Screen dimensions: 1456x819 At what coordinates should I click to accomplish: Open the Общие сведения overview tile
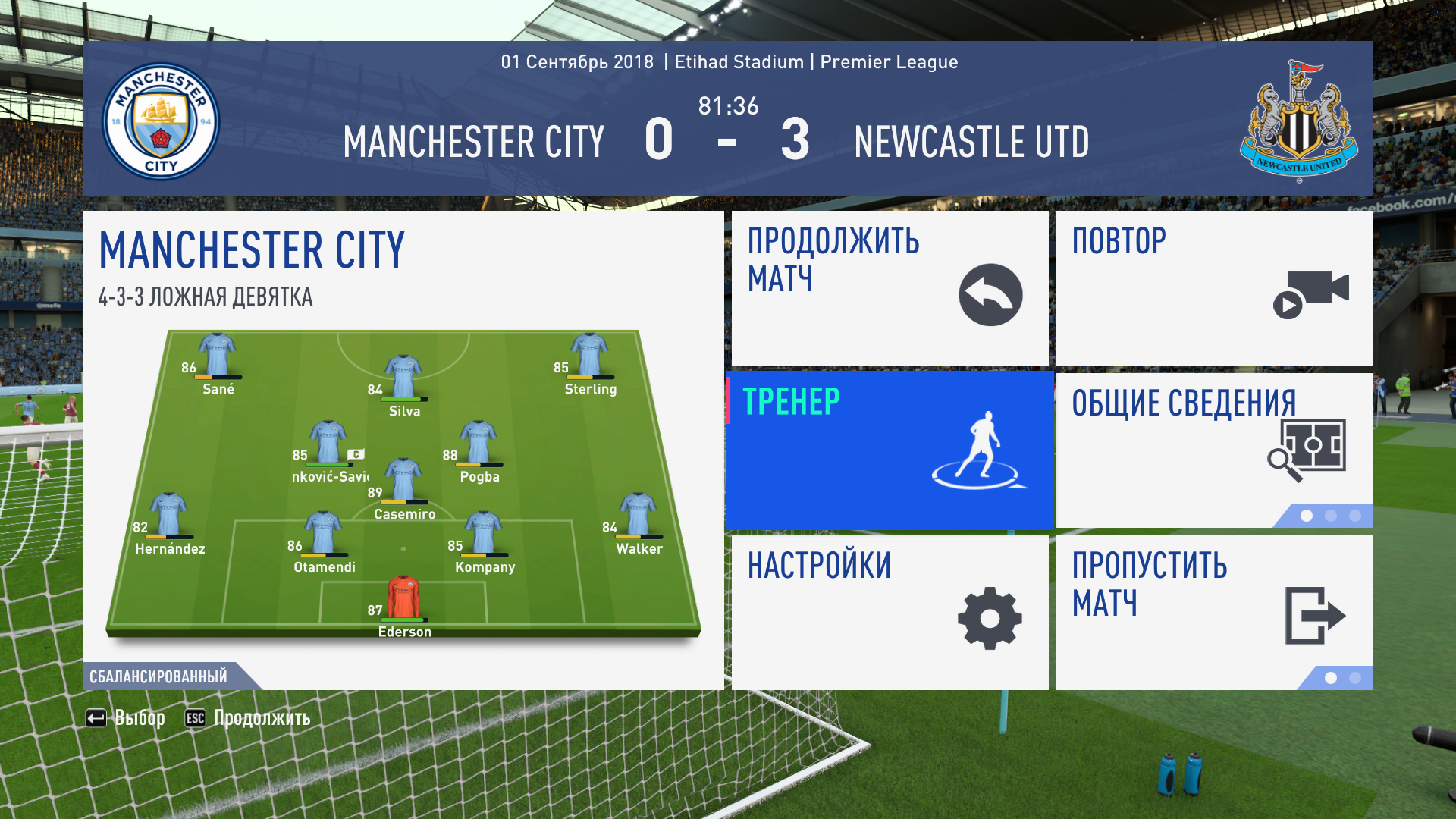(x=1214, y=450)
